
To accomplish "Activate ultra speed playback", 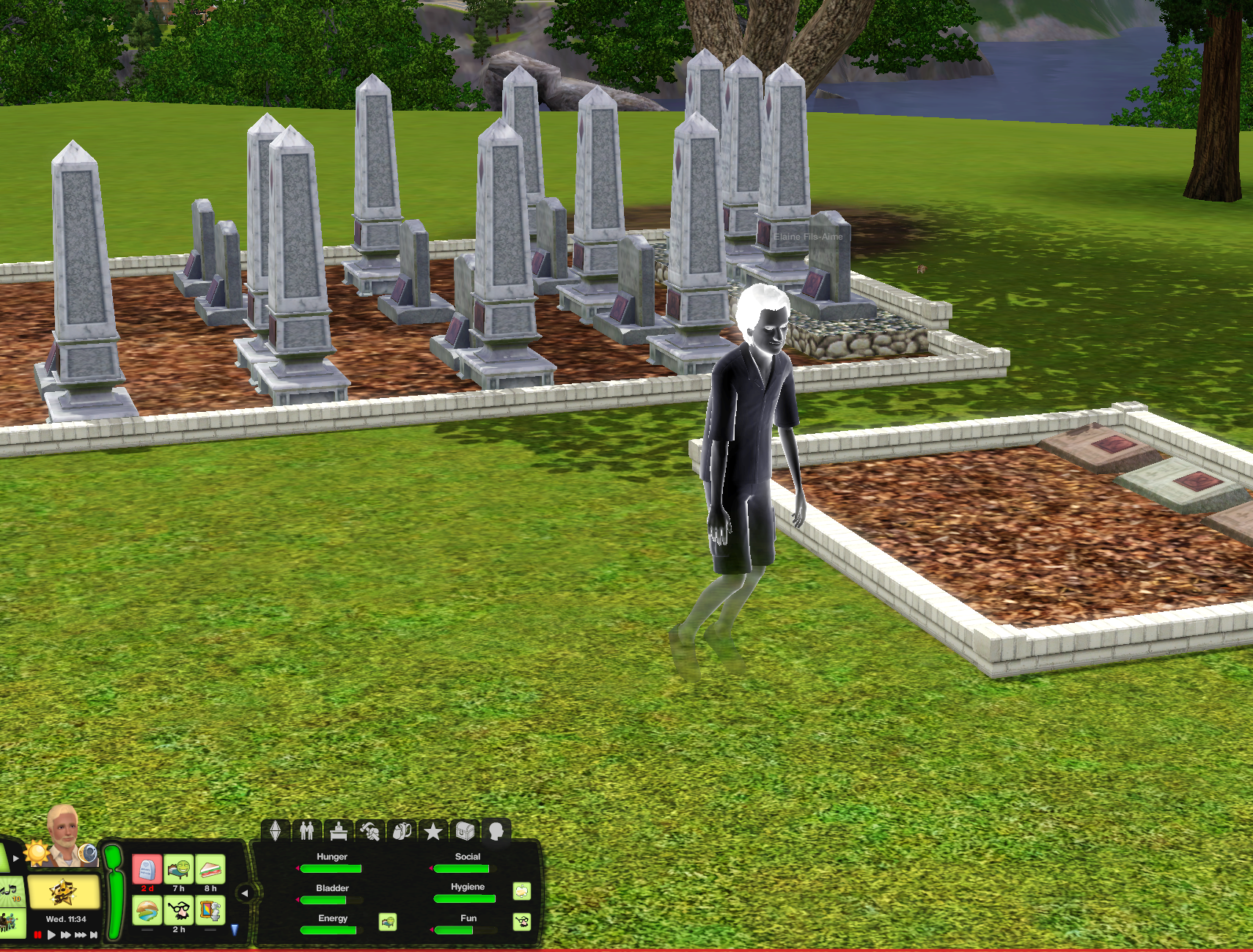I will coord(79,934).
